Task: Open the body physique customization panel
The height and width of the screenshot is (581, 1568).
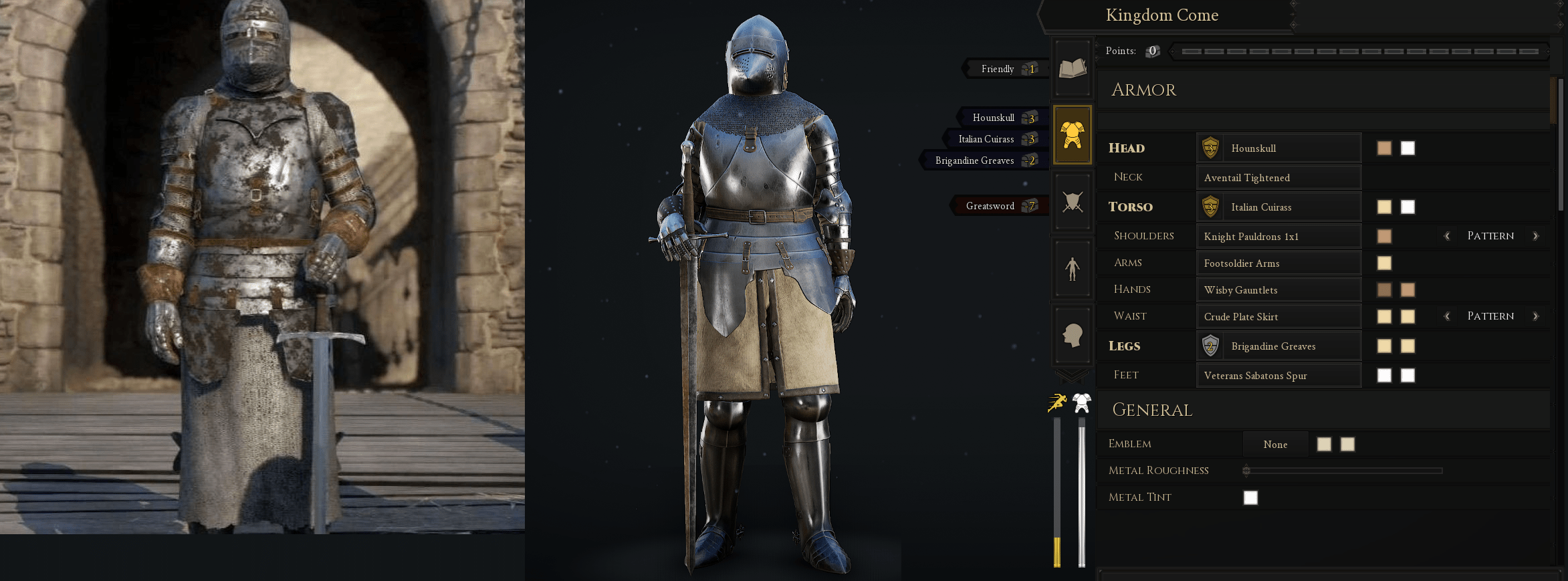Action: coord(1072,268)
